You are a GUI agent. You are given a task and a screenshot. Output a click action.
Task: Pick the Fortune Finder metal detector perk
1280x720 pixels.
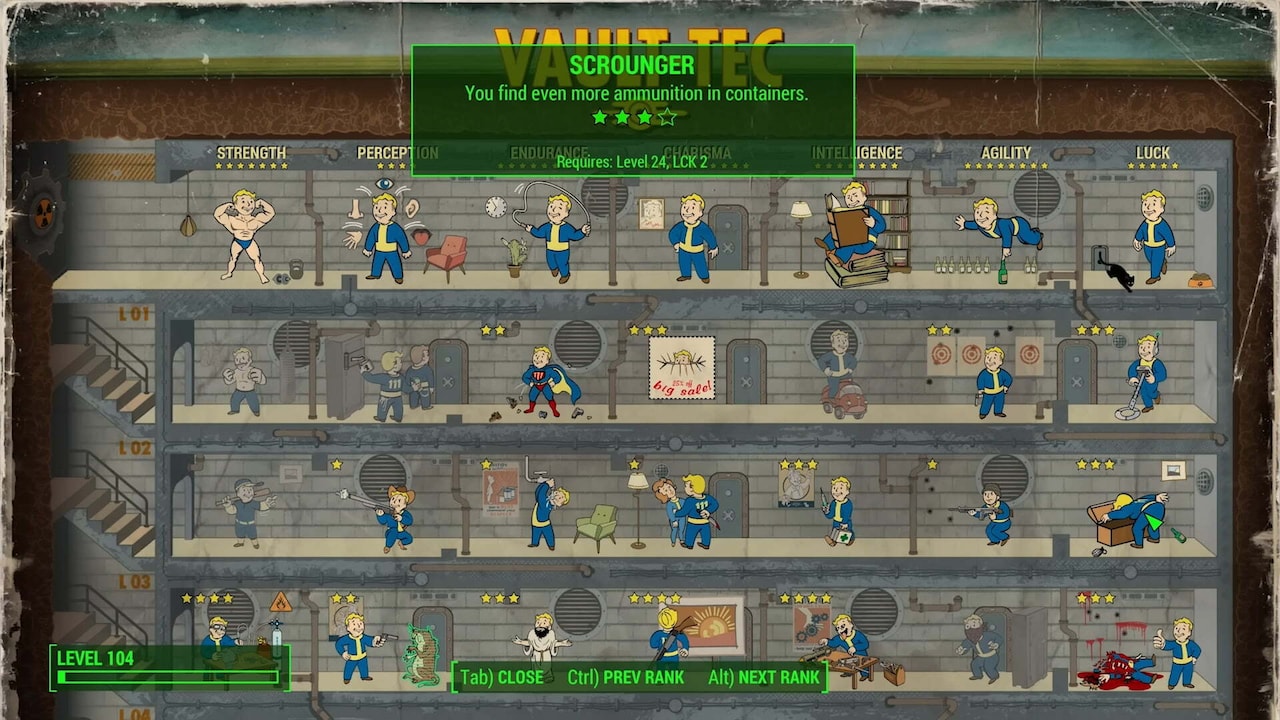coord(1145,375)
